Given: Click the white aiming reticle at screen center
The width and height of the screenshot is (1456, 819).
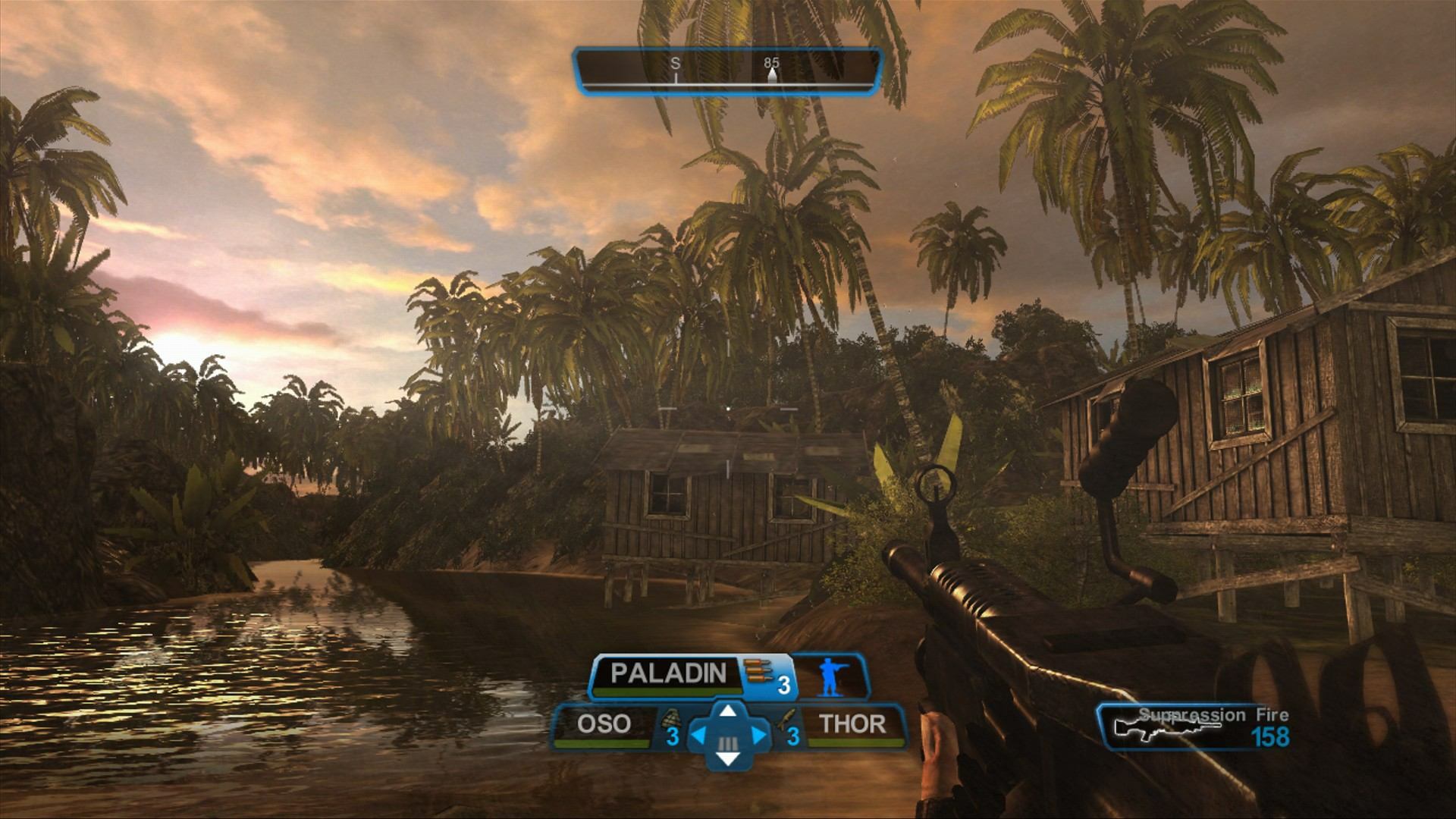Looking at the screenshot, I should (x=728, y=409).
